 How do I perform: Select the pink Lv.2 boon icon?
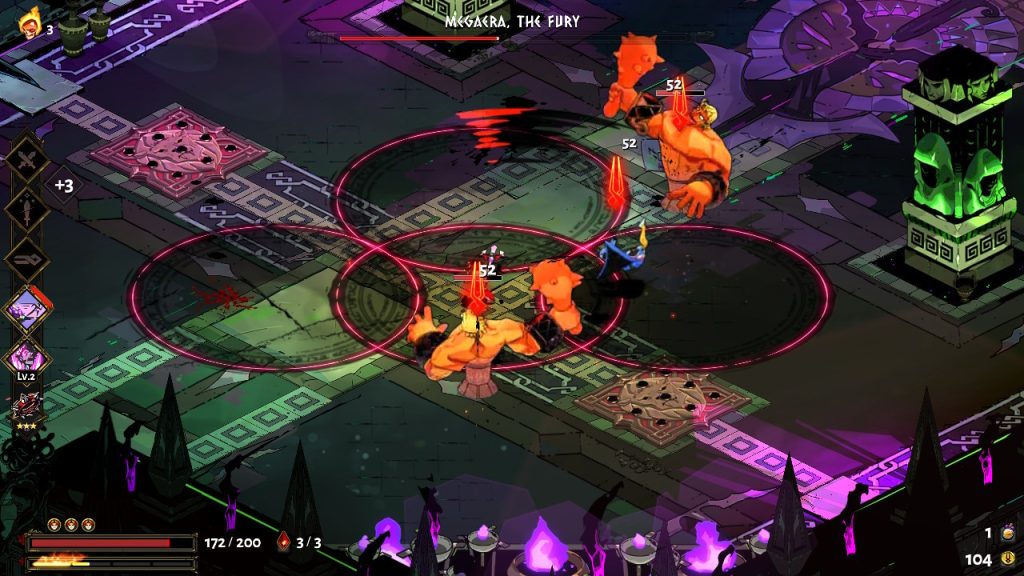click(27, 356)
